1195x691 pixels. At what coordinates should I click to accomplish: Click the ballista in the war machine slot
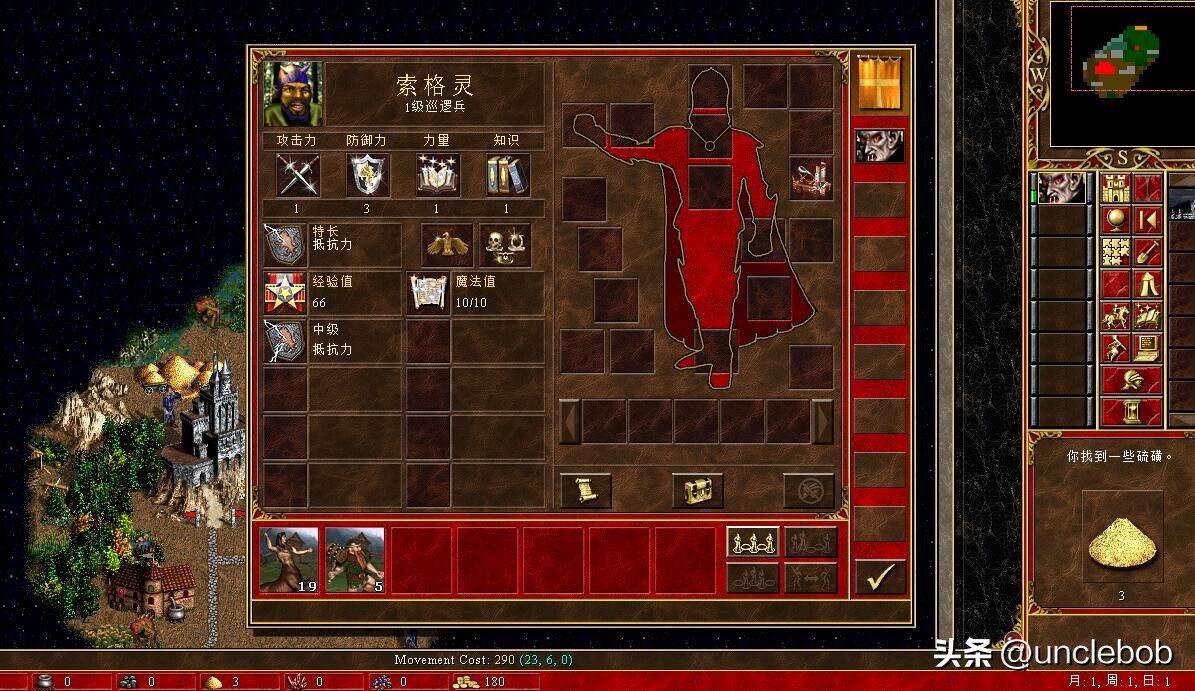(810, 177)
